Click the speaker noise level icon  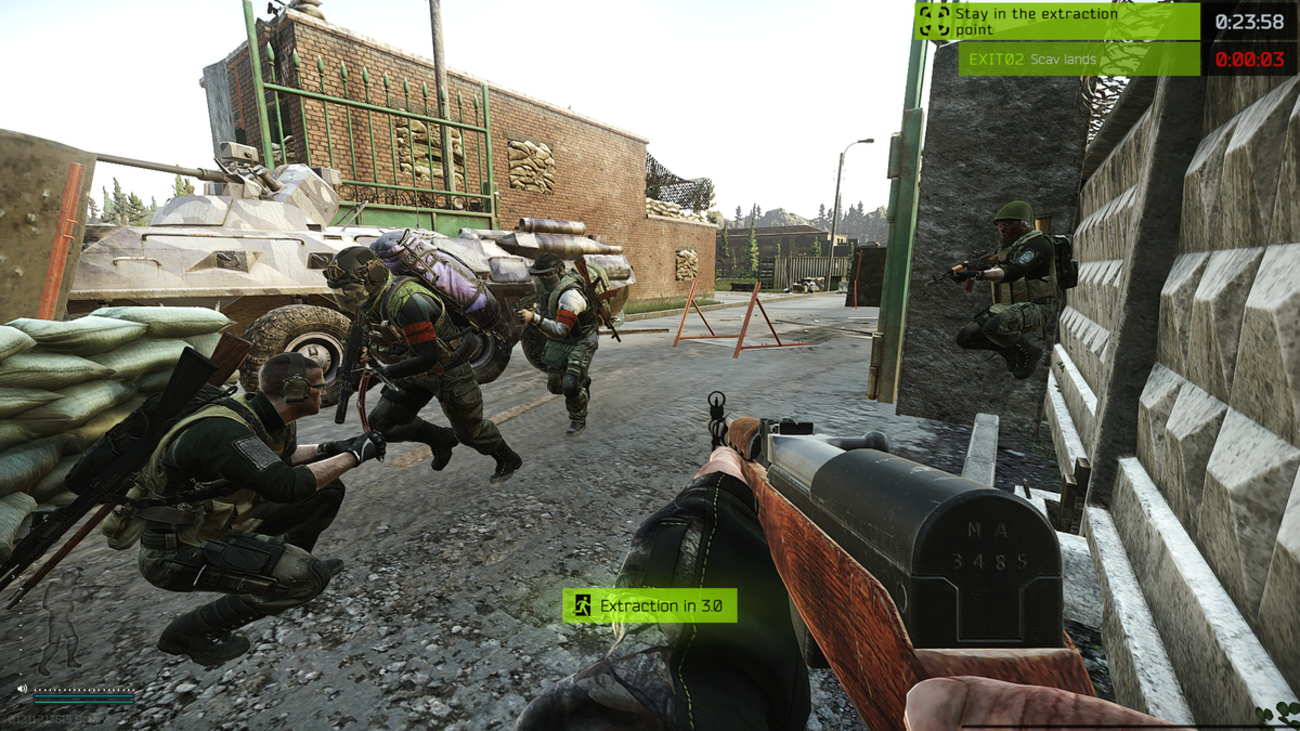point(22,688)
